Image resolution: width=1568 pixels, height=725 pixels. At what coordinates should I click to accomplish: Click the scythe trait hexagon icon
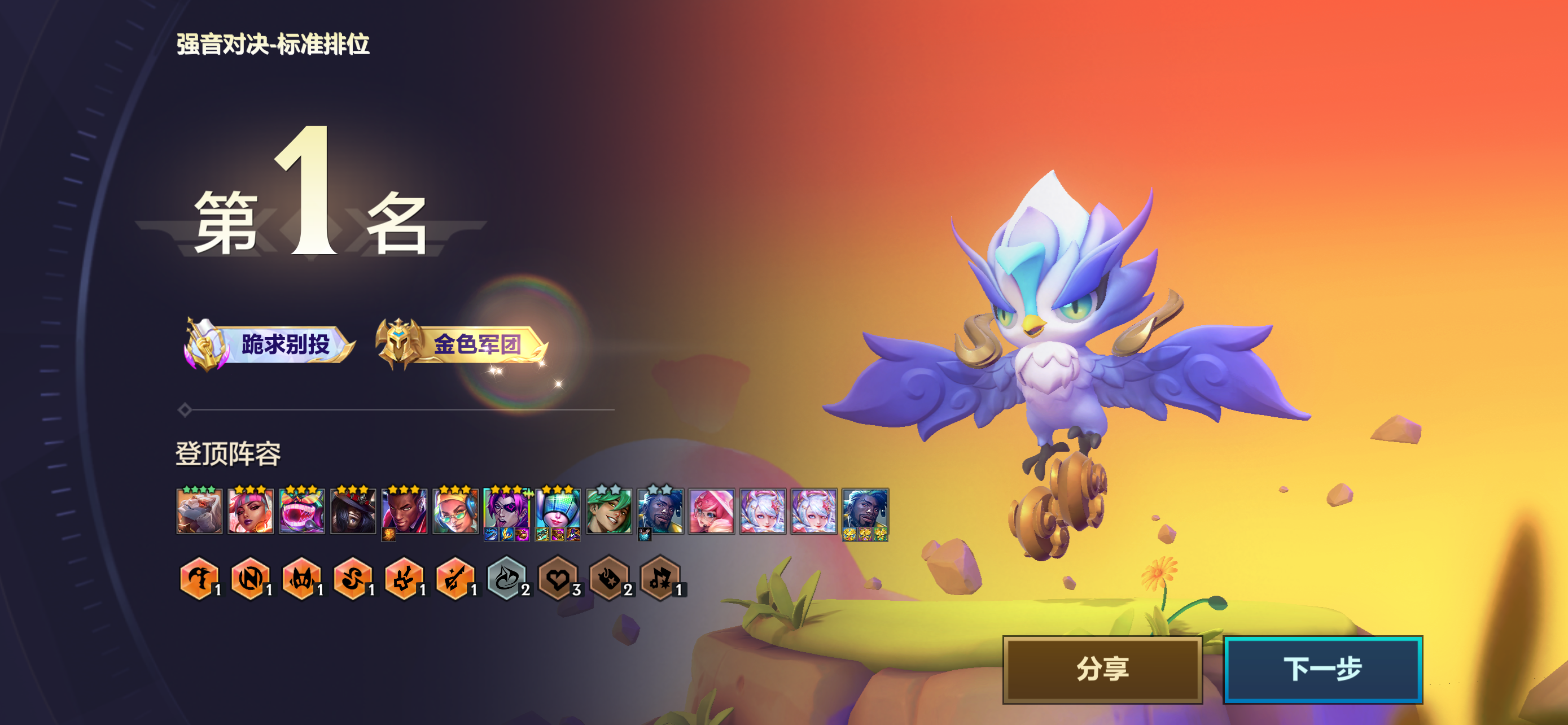[x=199, y=578]
